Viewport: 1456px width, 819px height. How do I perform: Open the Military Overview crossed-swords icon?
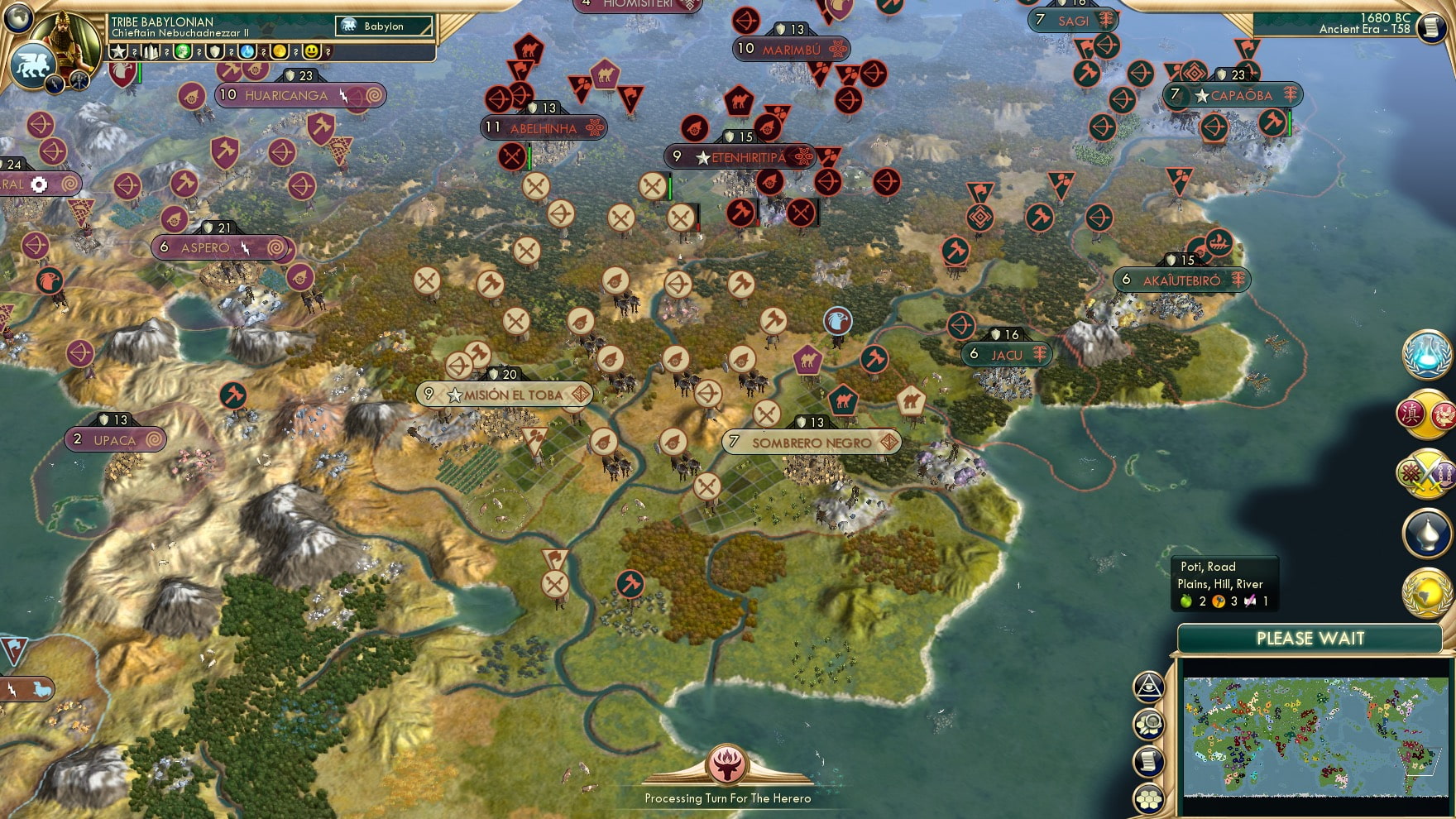[1427, 473]
